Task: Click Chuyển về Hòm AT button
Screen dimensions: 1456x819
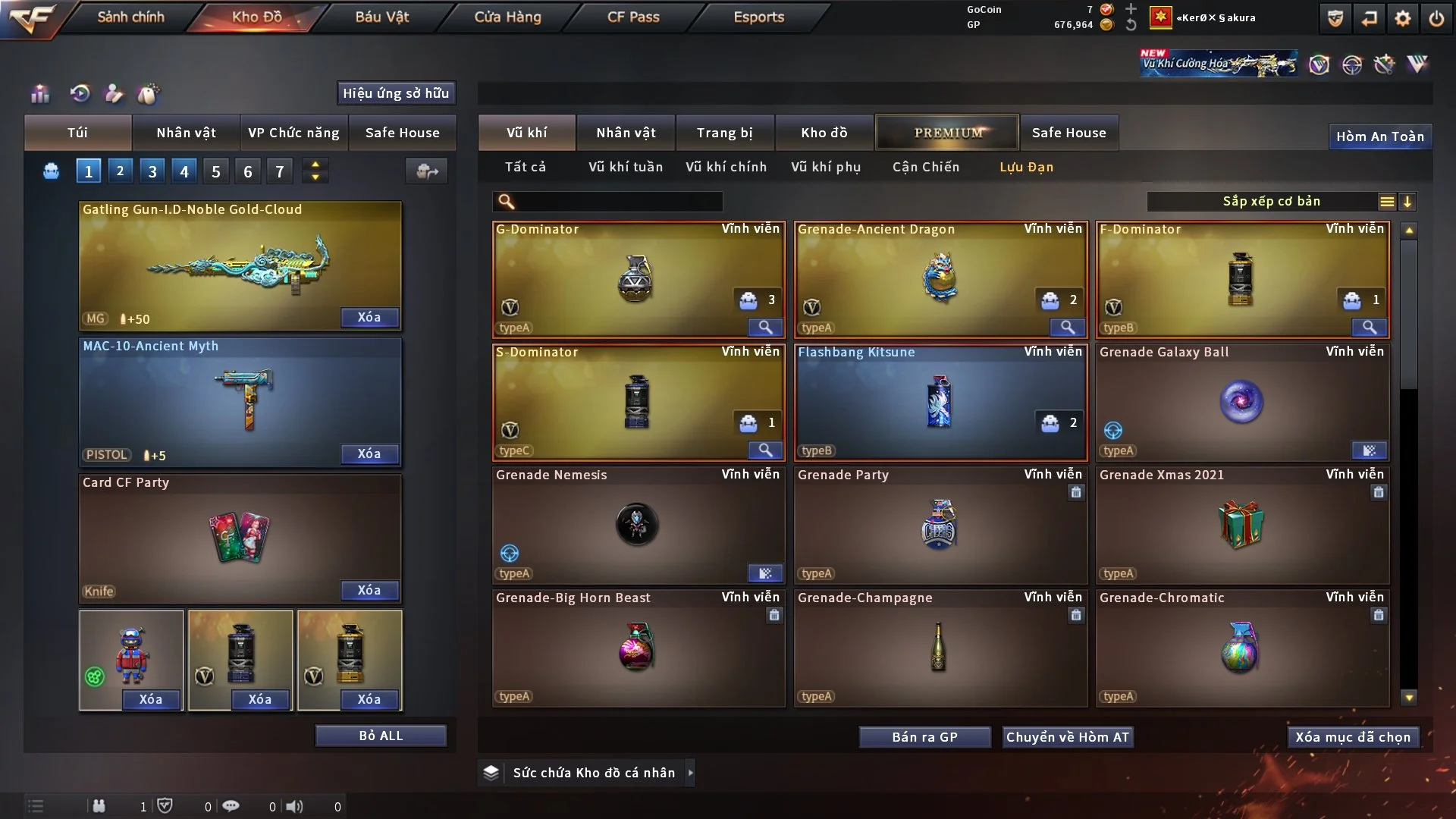Action: click(x=1067, y=737)
